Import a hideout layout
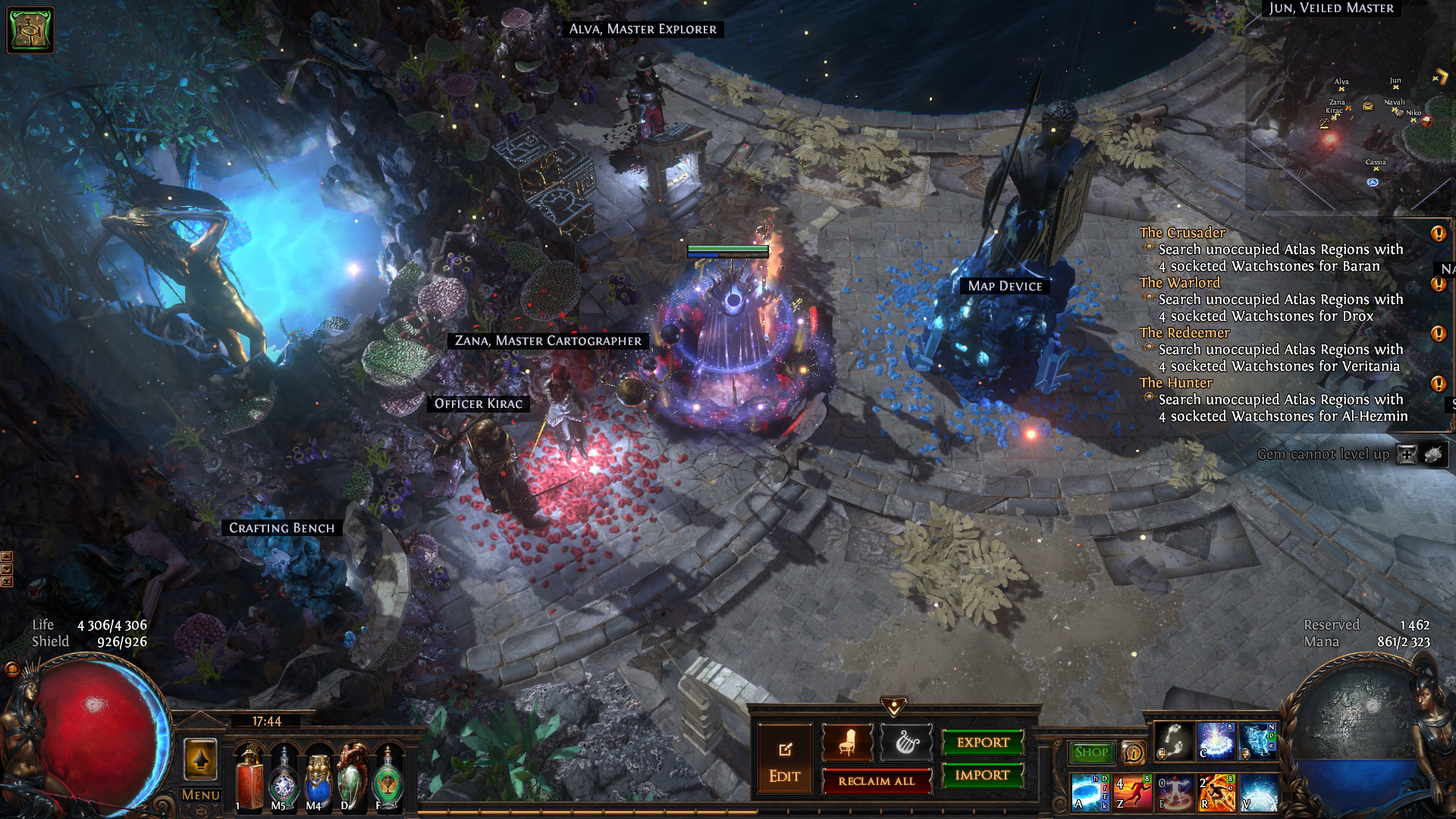This screenshot has width=1456, height=819. coord(983,775)
